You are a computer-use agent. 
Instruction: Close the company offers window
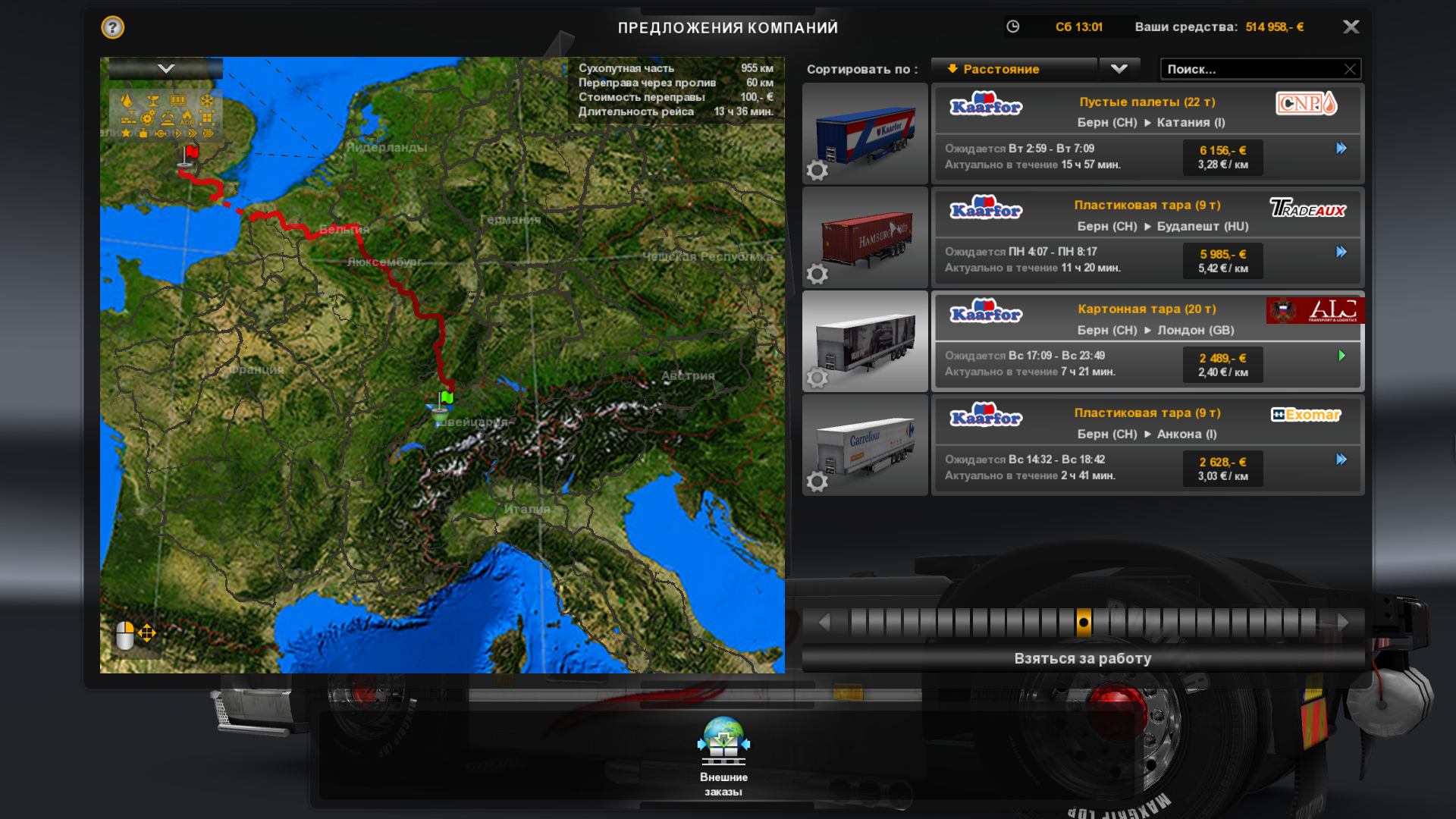[1351, 27]
